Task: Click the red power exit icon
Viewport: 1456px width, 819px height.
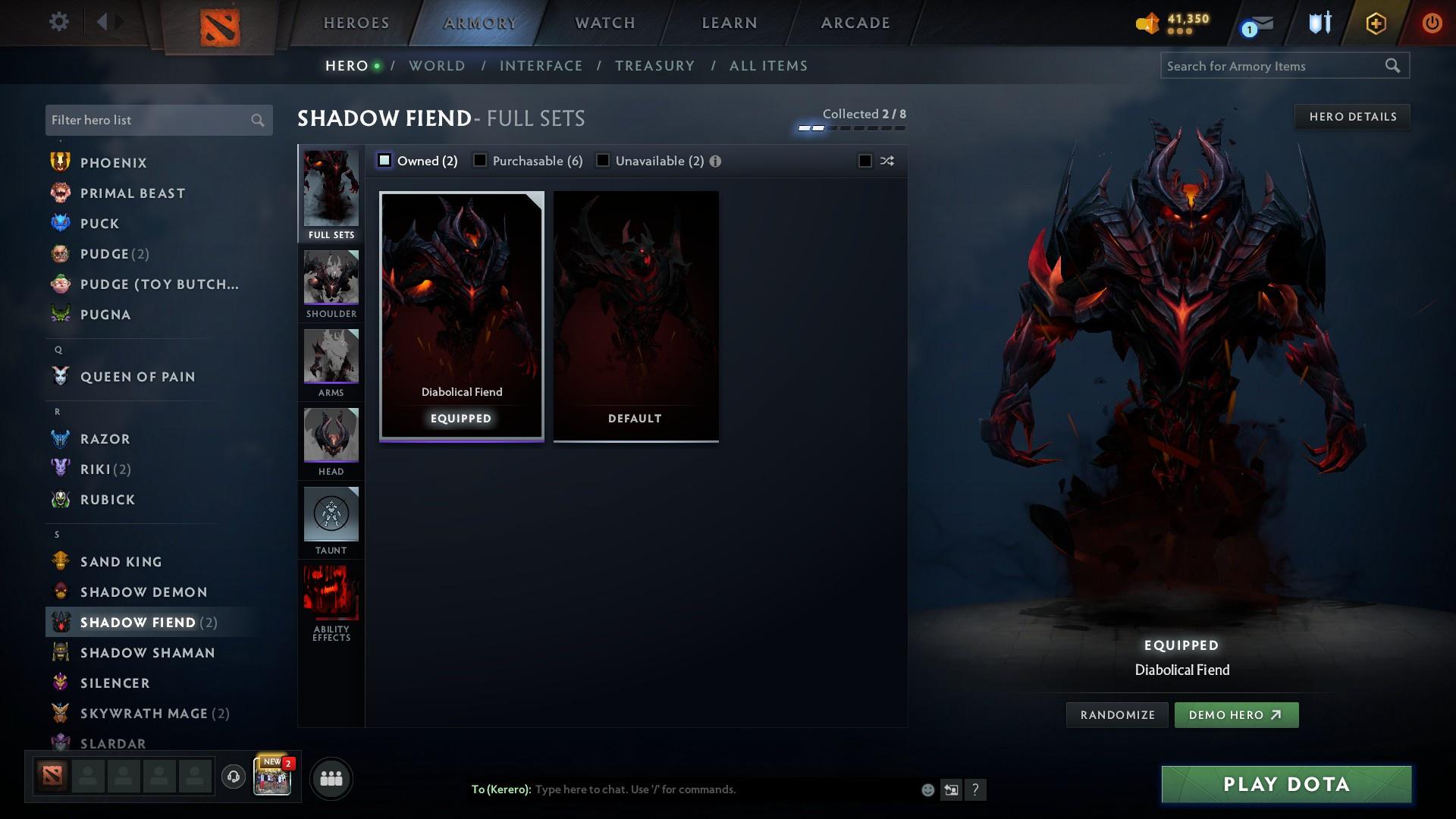Action: pos(1432,22)
